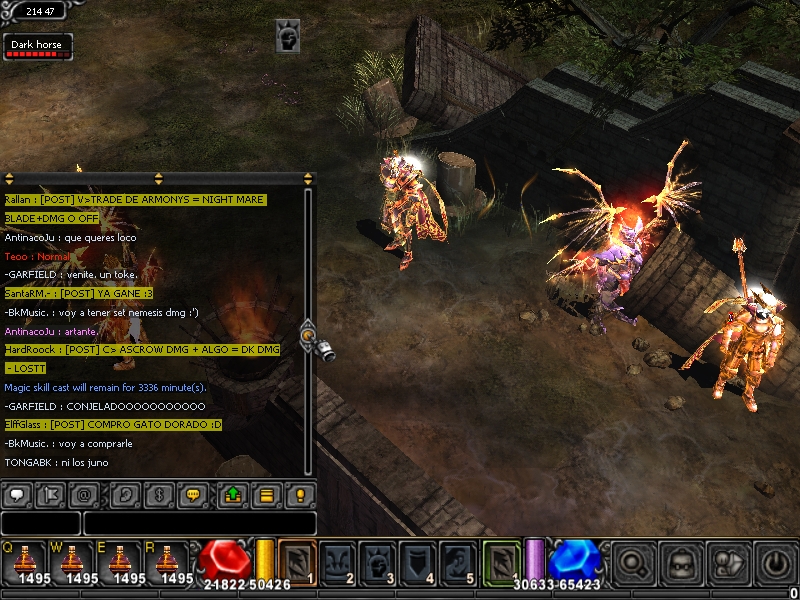Open the character and arrow menu button
Screen dimensions: 800x600
point(727,561)
